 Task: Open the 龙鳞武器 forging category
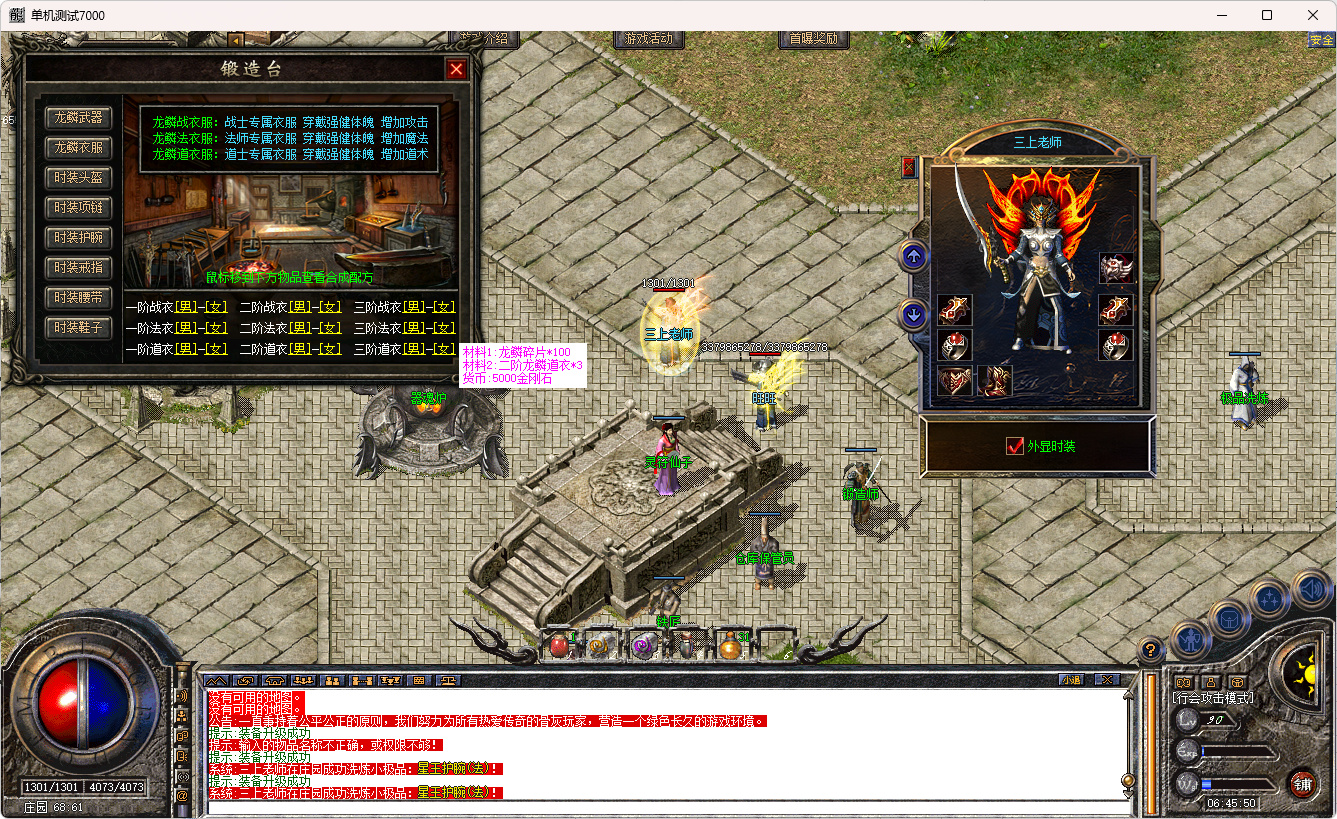tap(78, 118)
